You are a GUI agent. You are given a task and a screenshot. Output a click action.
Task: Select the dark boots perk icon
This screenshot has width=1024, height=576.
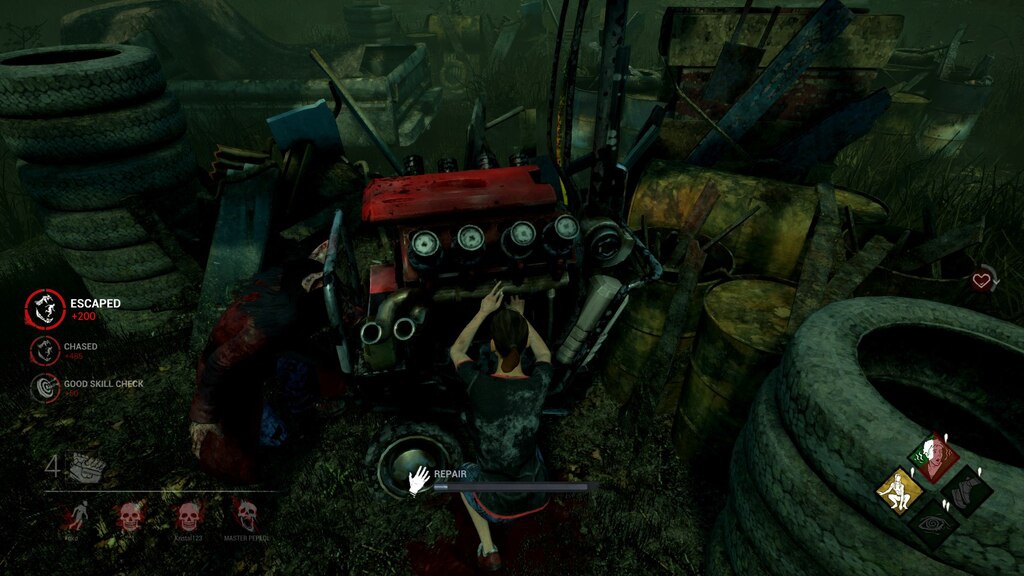[x=968, y=489]
